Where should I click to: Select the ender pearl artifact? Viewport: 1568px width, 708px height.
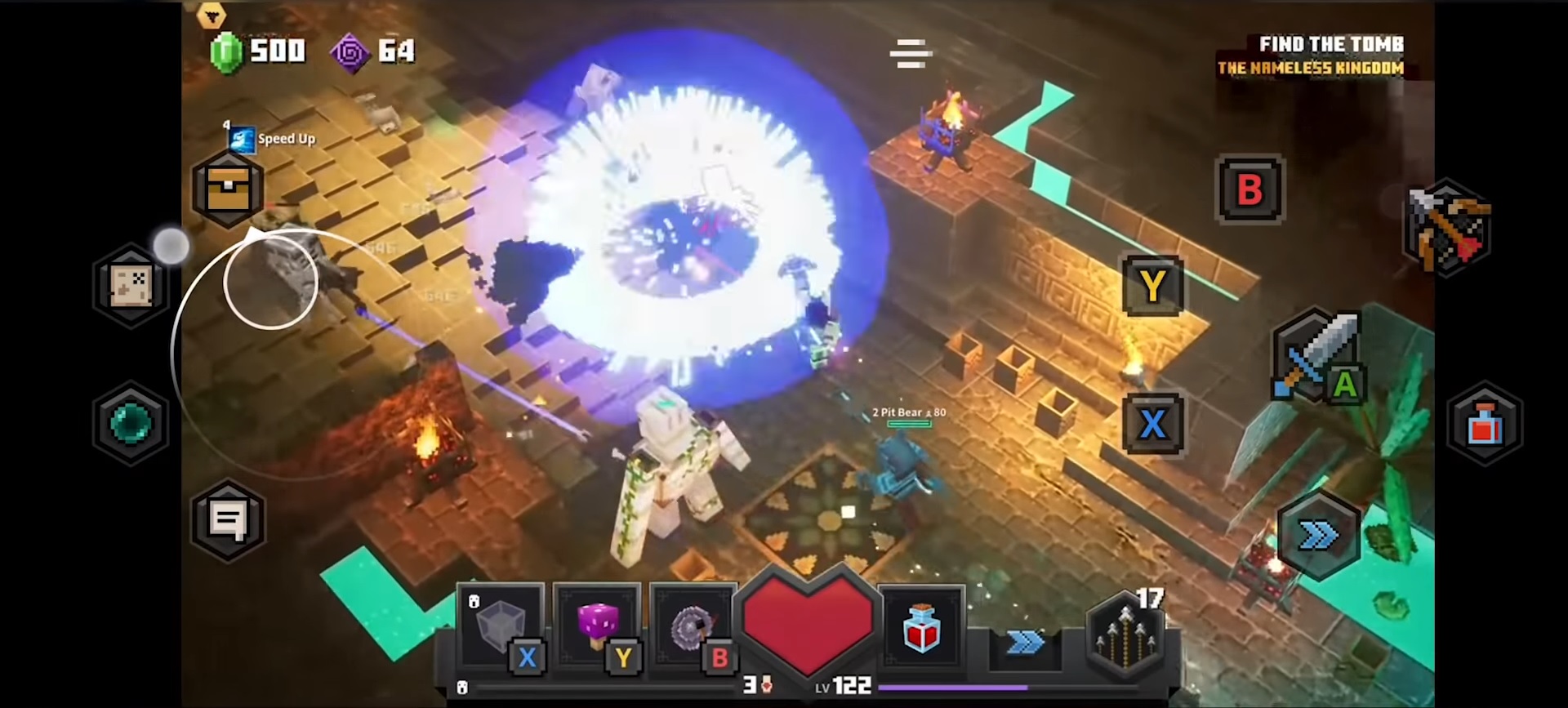click(x=131, y=425)
